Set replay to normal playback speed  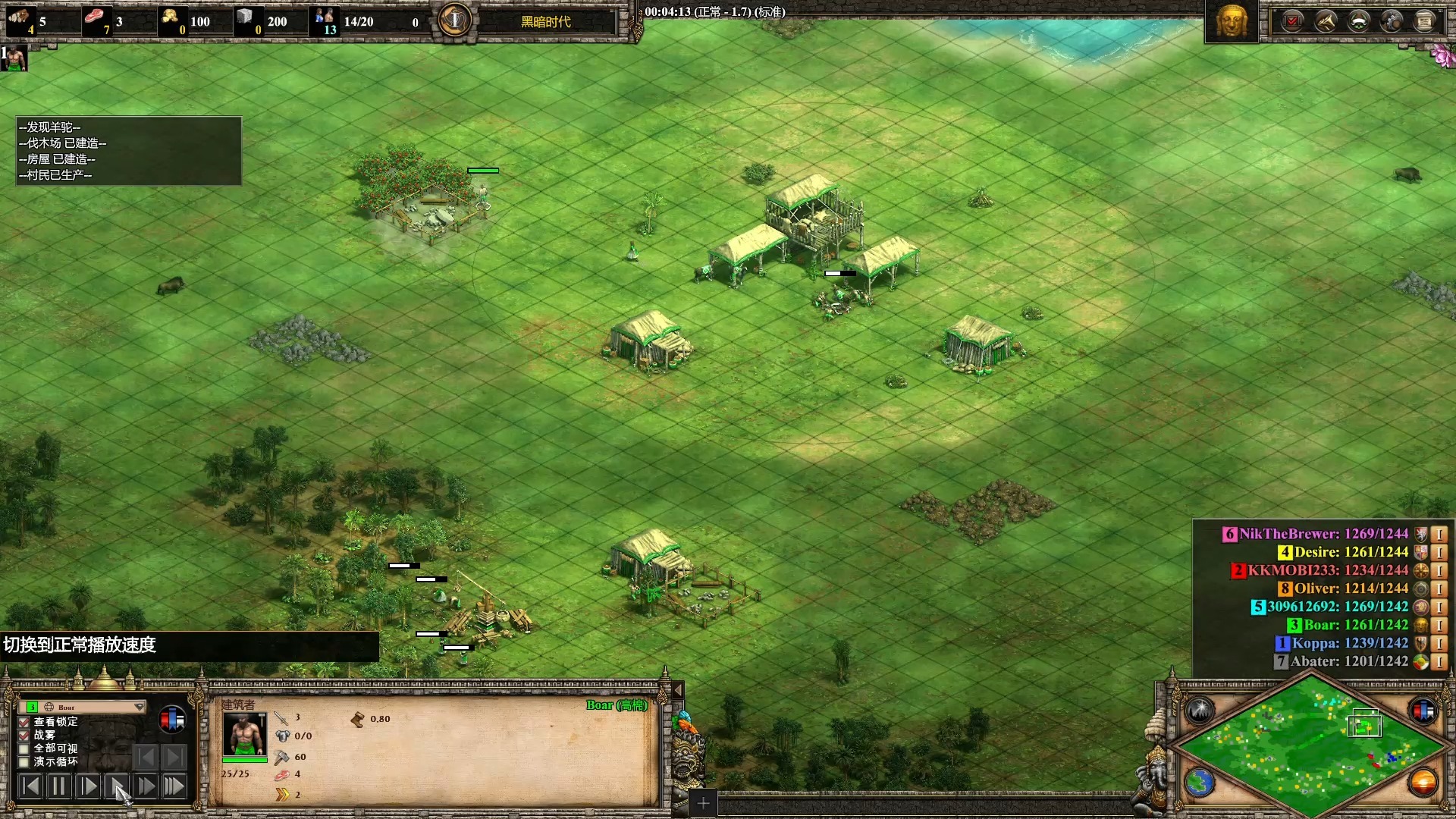click(116, 786)
